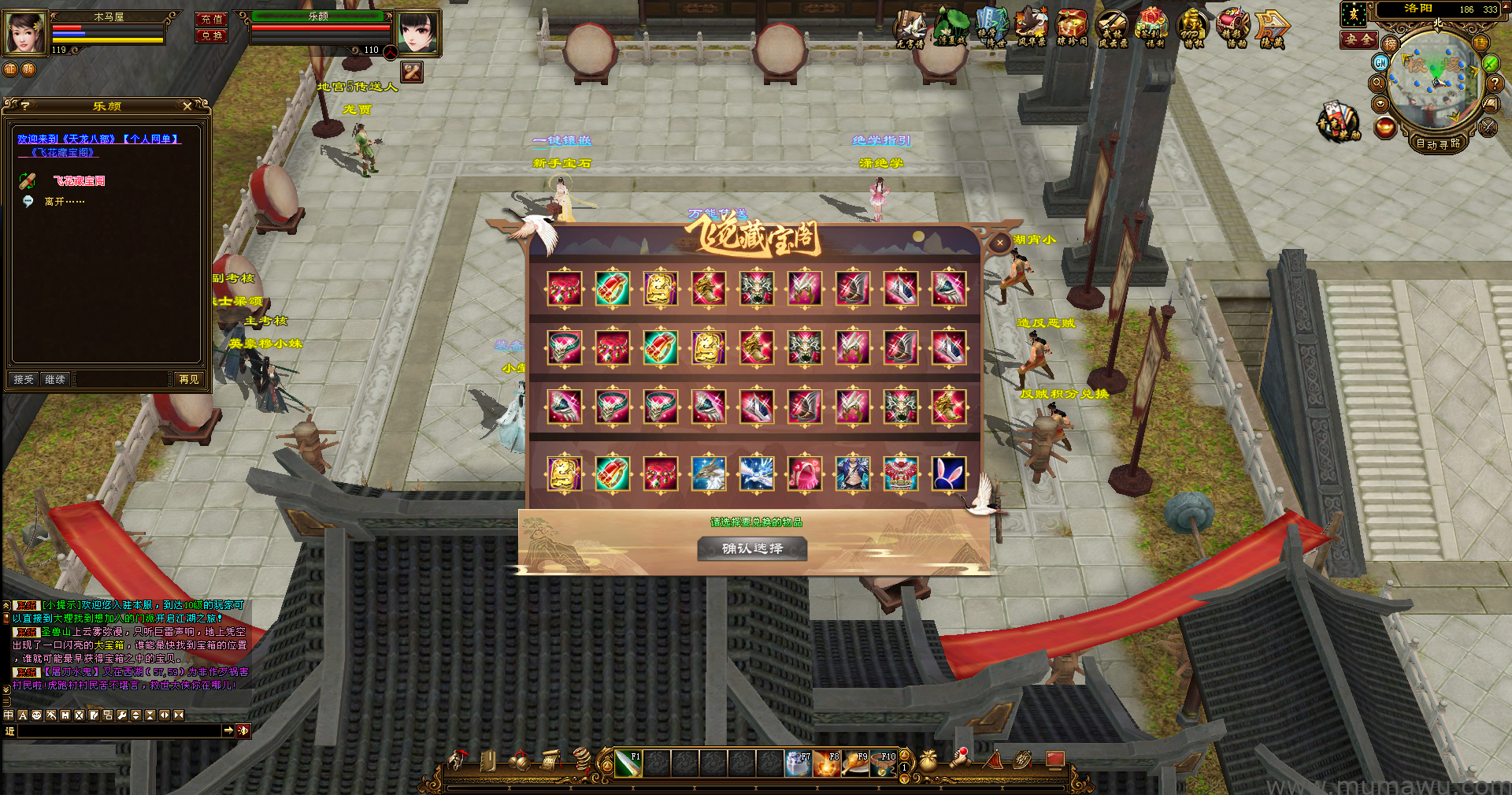This screenshot has height=795, width=1512.
Task: Choose the pink heart hood item
Action: tap(804, 474)
